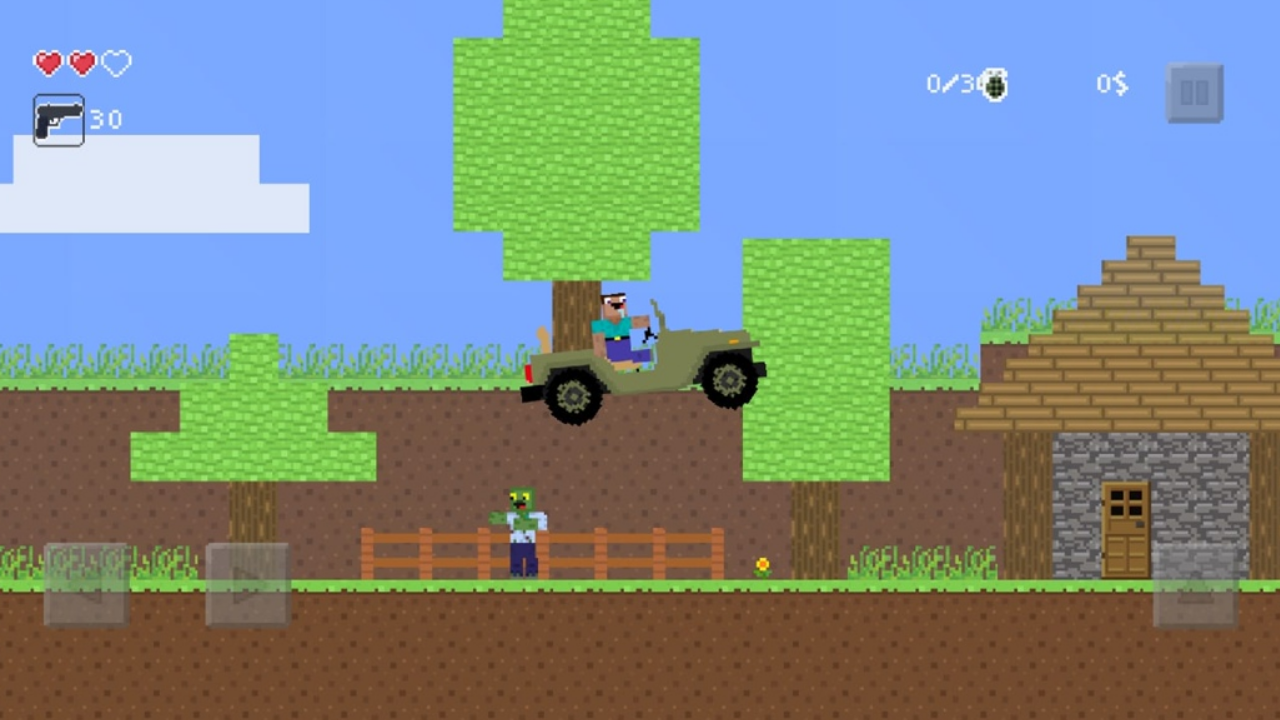The image size is (1280, 720).
Task: Click the grenade icon beside the 0/30 counter
Action: point(995,85)
